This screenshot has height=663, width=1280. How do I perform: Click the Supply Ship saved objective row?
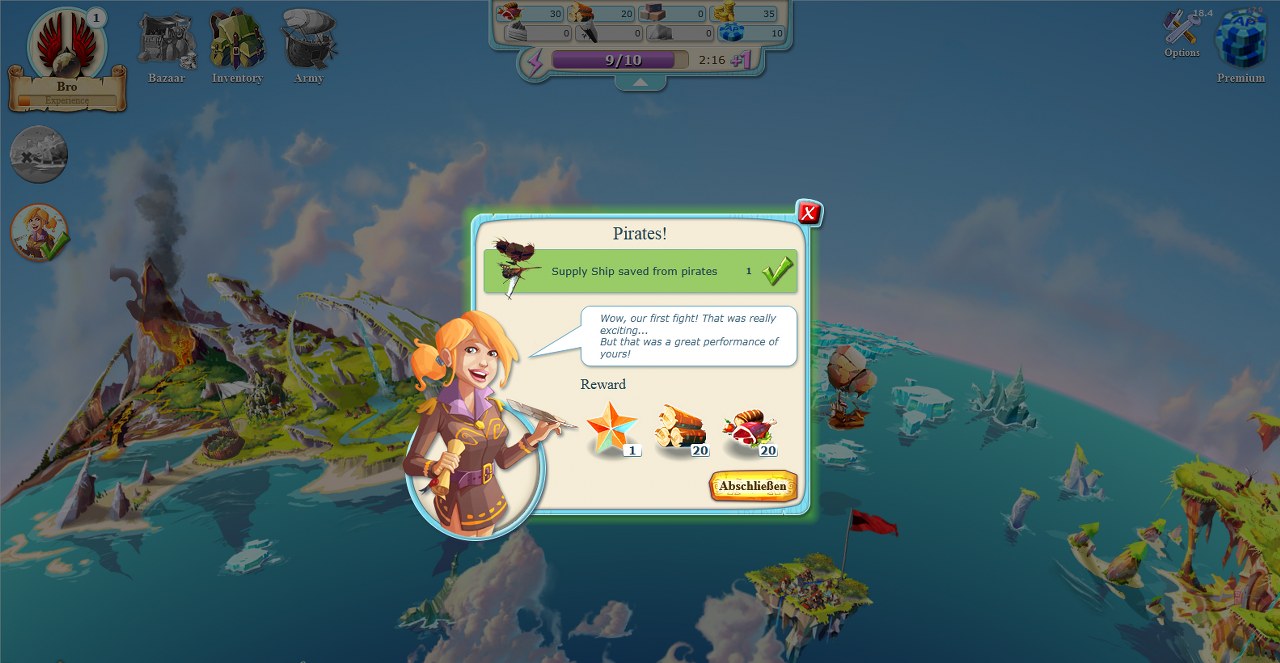point(640,271)
